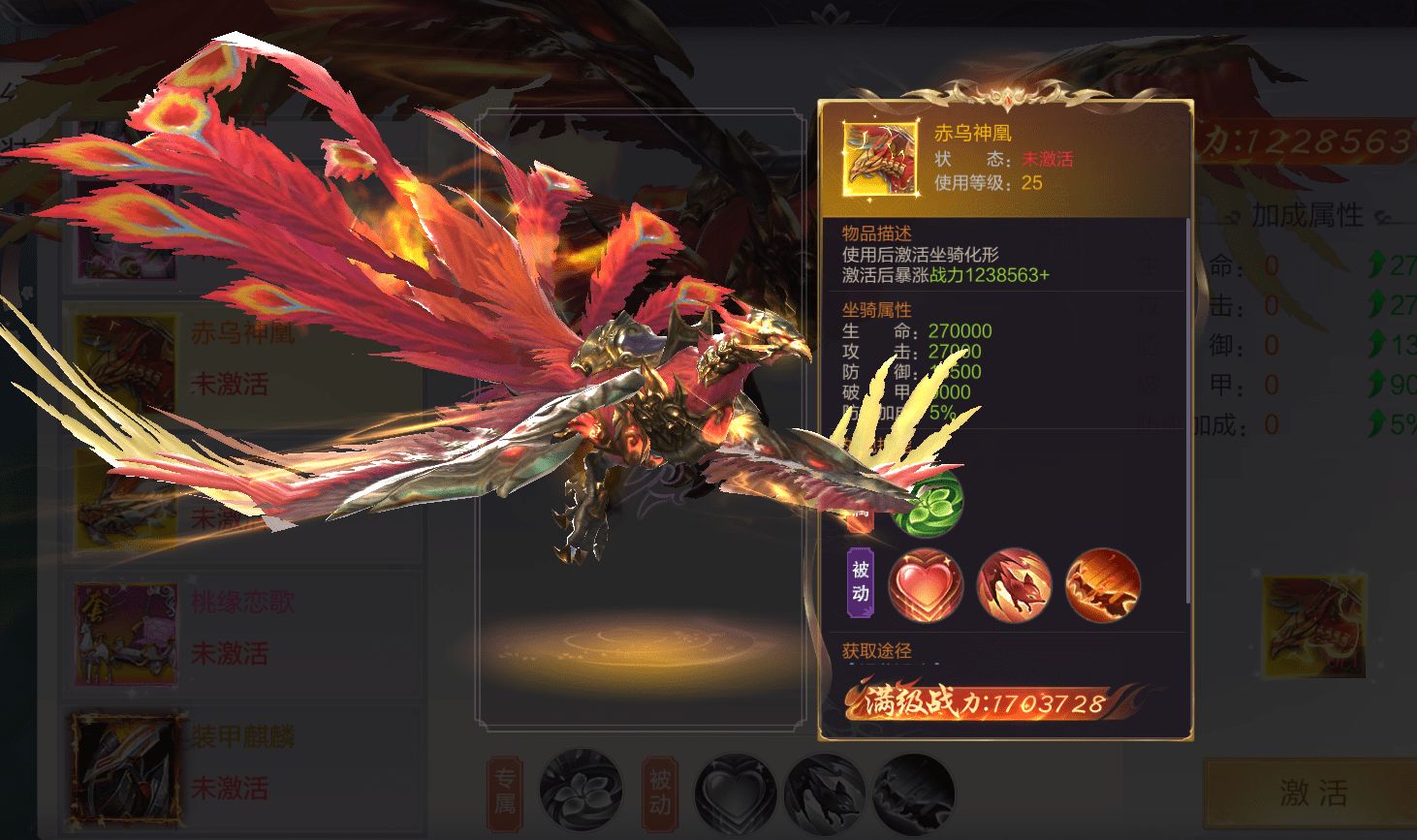Select the 桃缘恋歌 mount entry

point(242,628)
